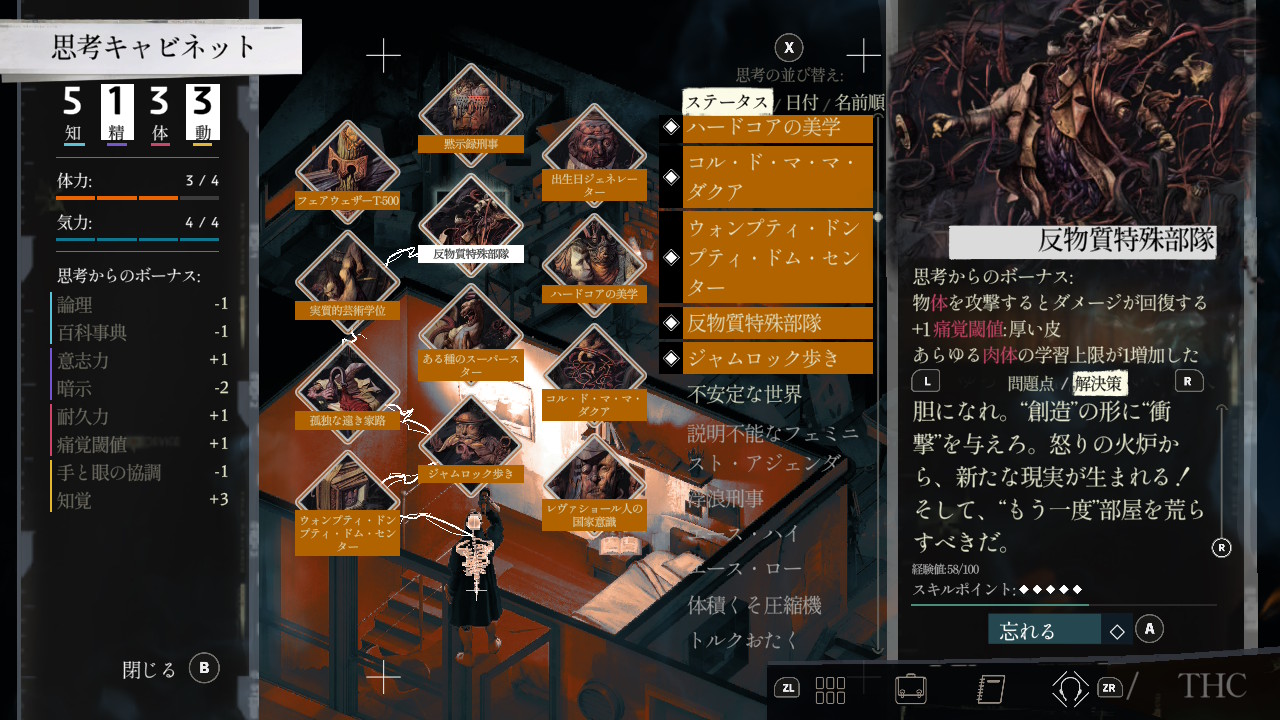Sort thoughts by 日付
The image size is (1280, 720).
[x=801, y=102]
